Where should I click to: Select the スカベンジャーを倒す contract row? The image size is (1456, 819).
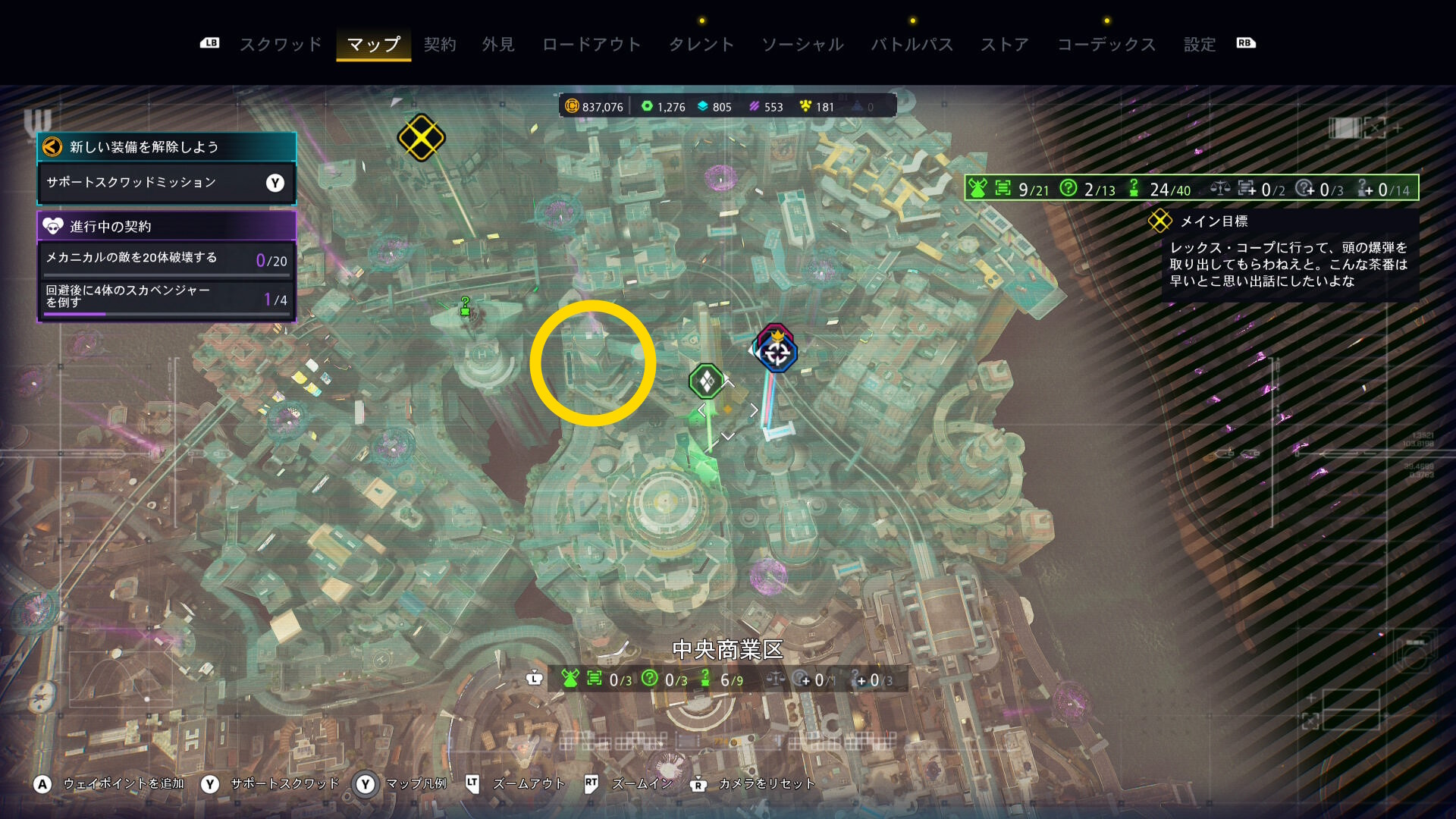click(166, 297)
